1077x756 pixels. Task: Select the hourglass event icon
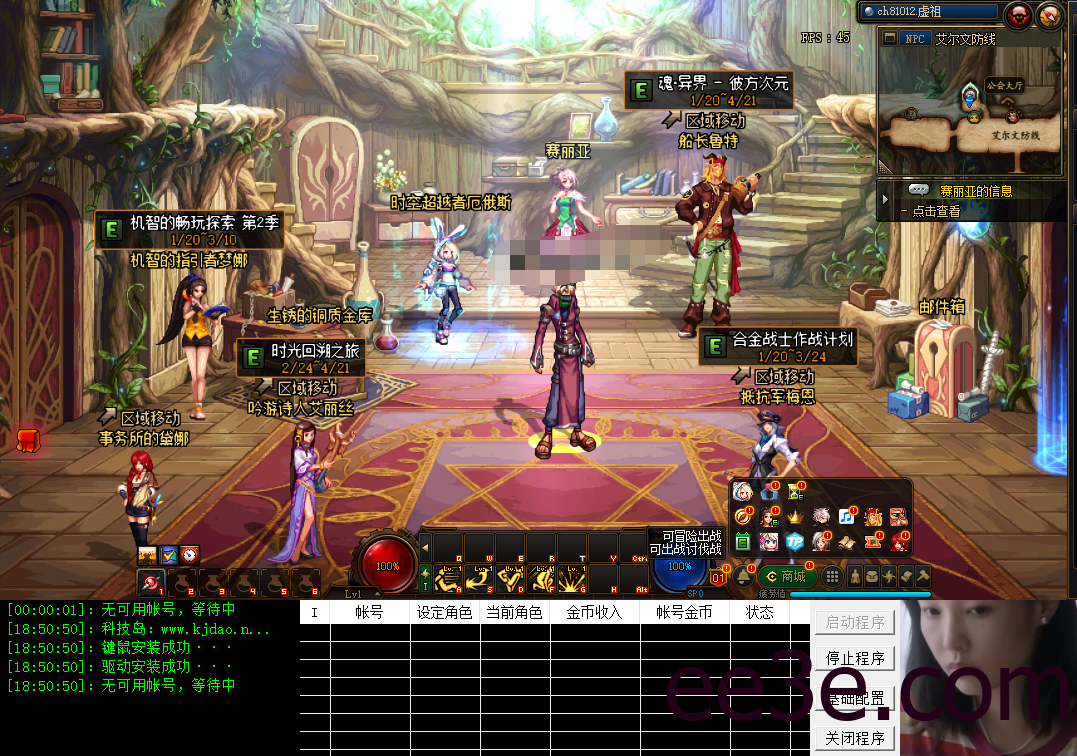click(x=795, y=491)
